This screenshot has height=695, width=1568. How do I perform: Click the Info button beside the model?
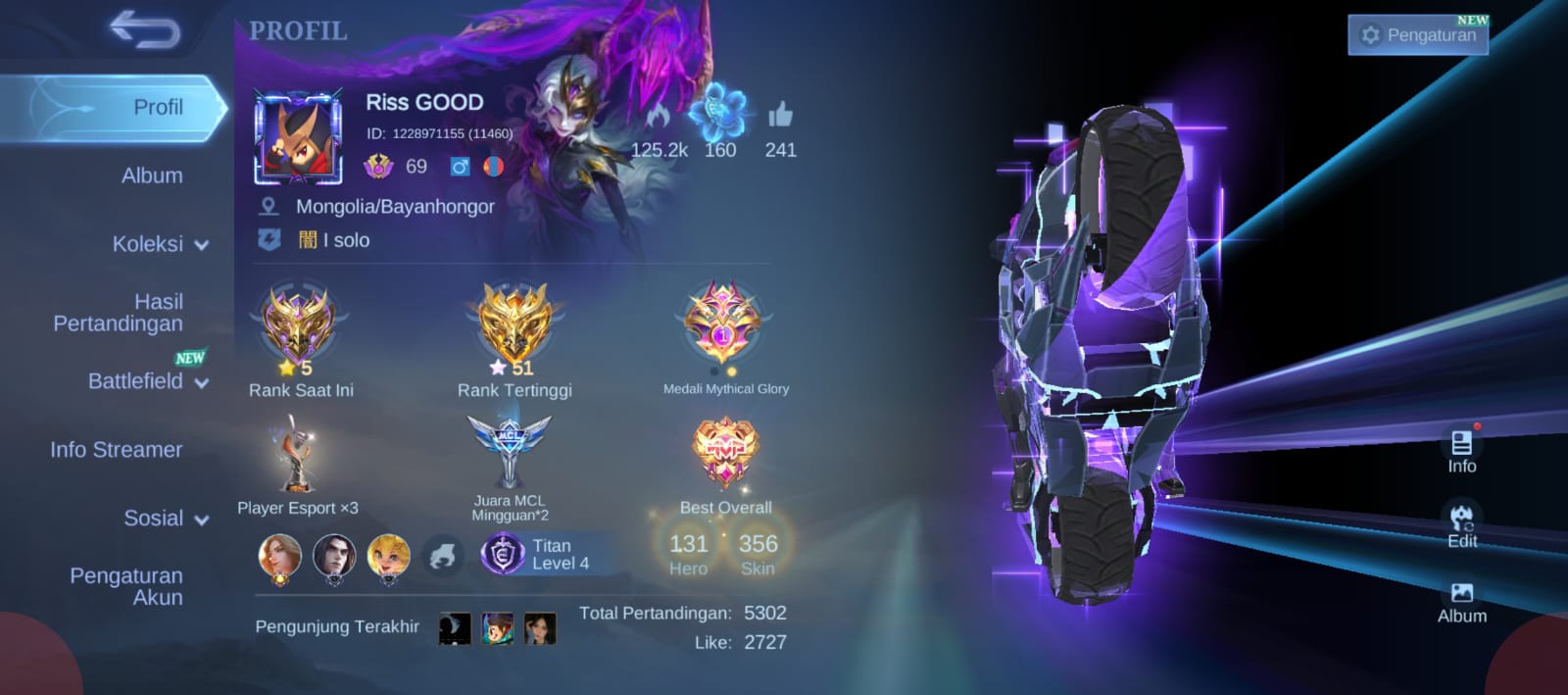click(x=1461, y=451)
